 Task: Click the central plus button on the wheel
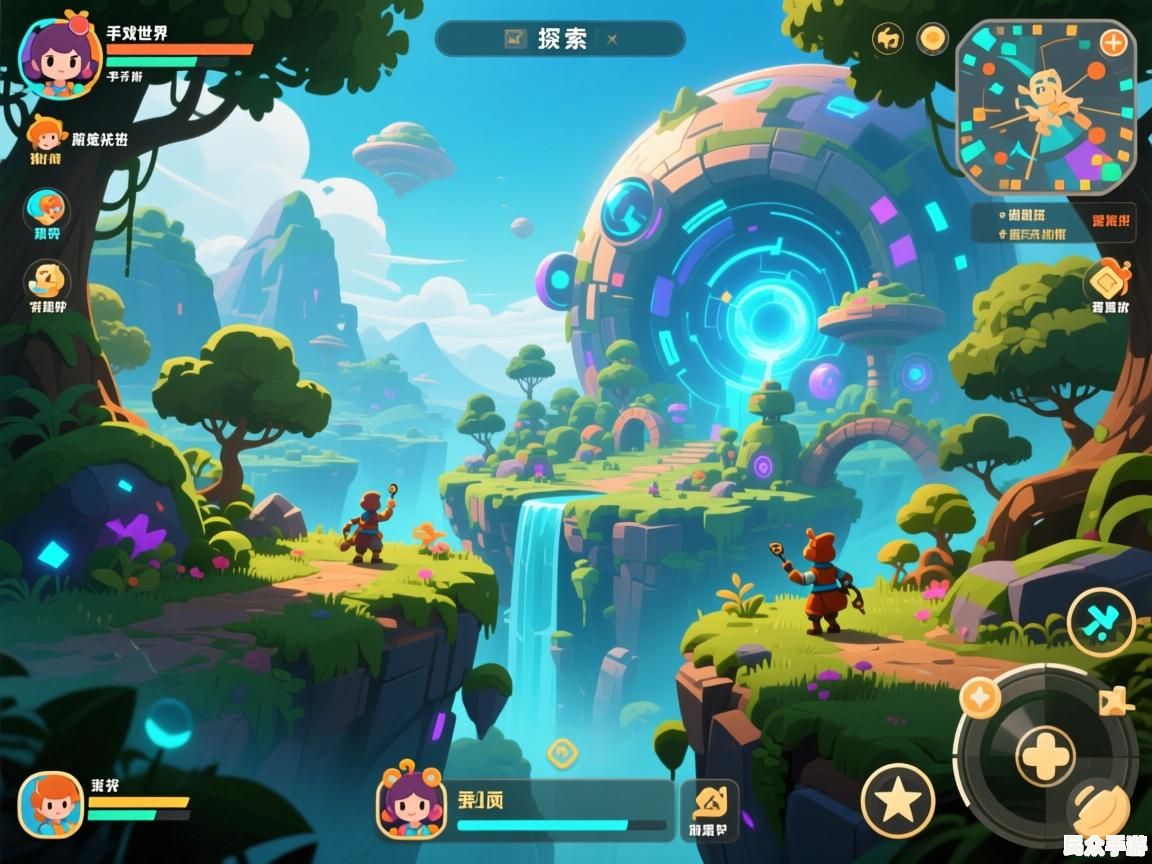1045,755
